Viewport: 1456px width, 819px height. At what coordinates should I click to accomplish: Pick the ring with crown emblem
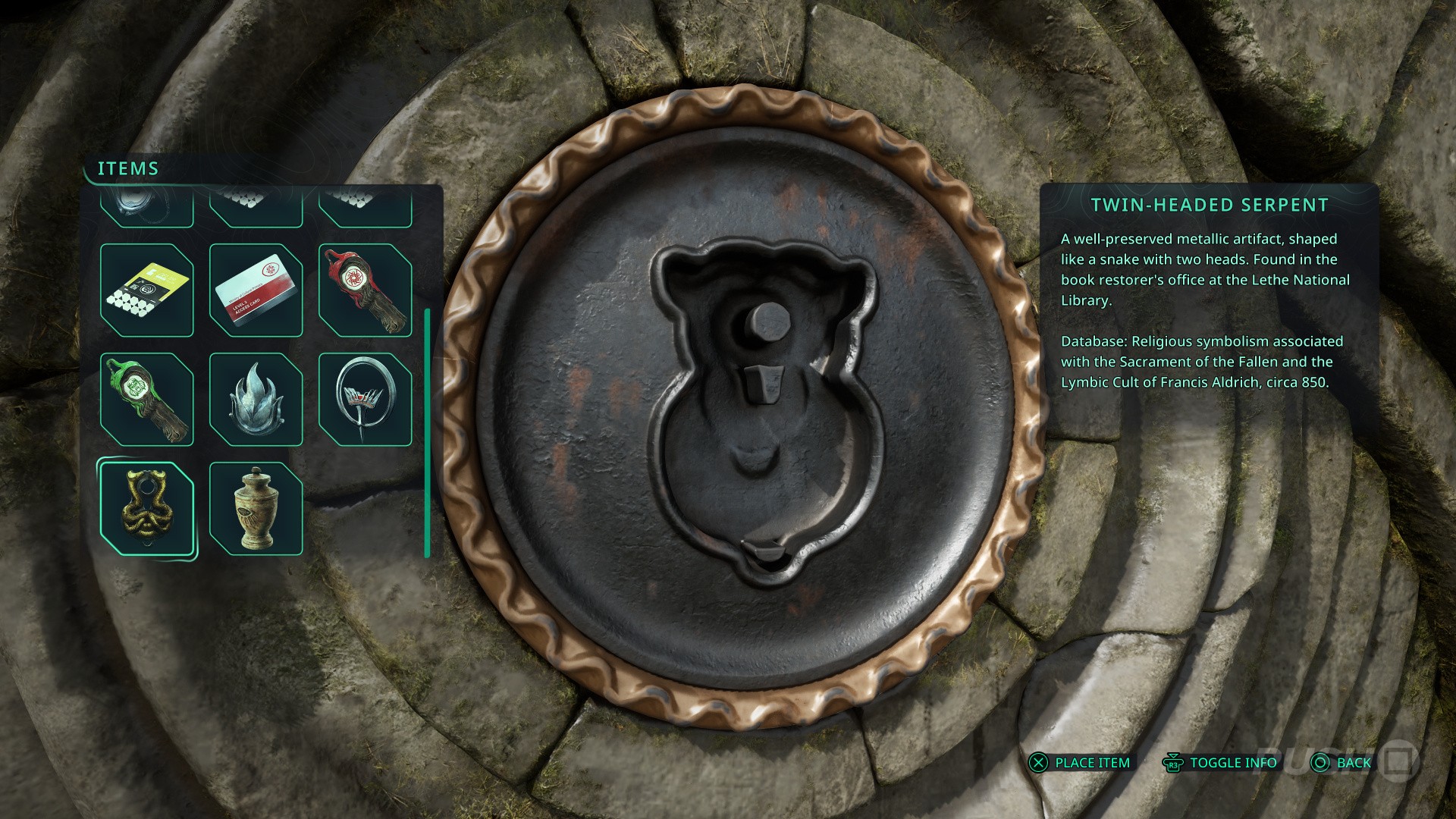coord(365,400)
